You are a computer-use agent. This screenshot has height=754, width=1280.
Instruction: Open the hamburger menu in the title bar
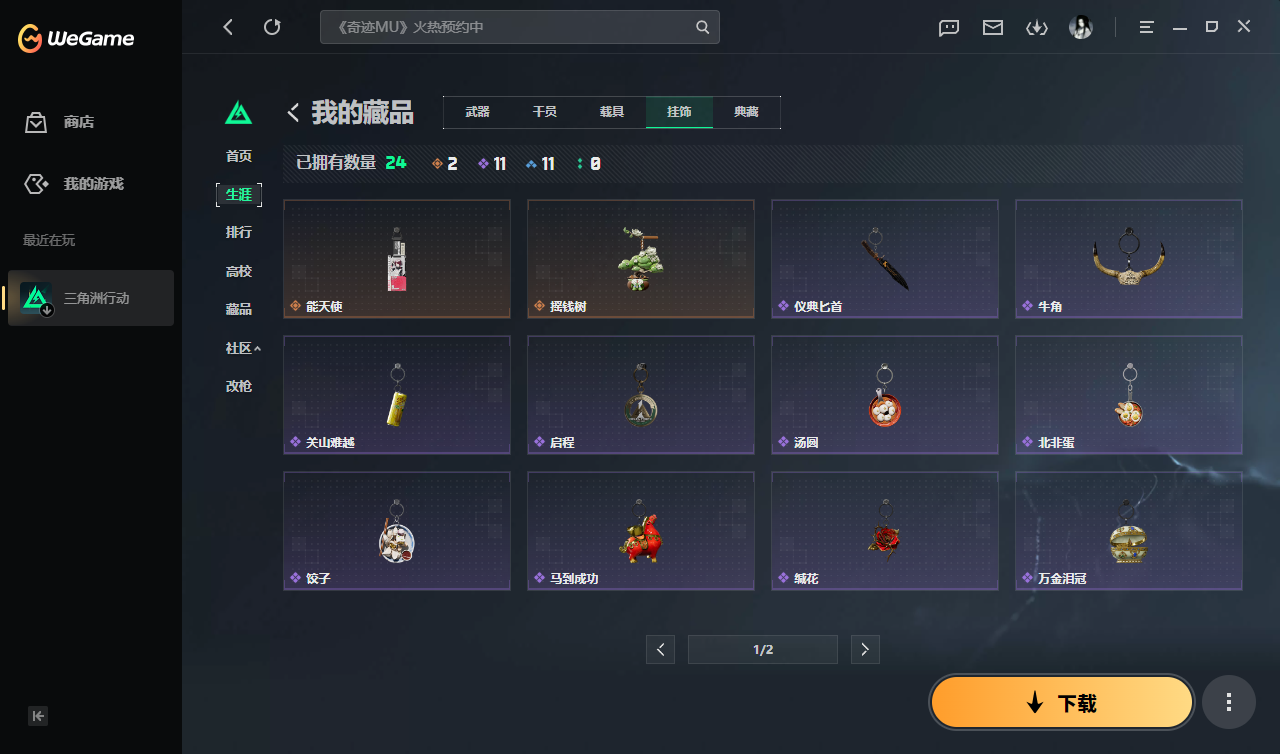pyautogui.click(x=1145, y=27)
